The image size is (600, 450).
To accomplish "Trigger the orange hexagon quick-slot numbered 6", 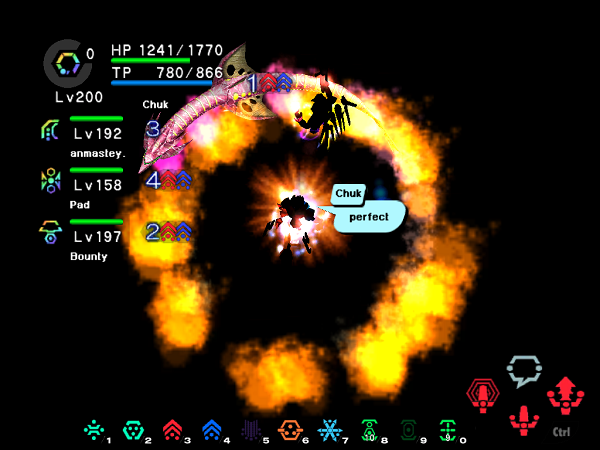I will 289,430.
